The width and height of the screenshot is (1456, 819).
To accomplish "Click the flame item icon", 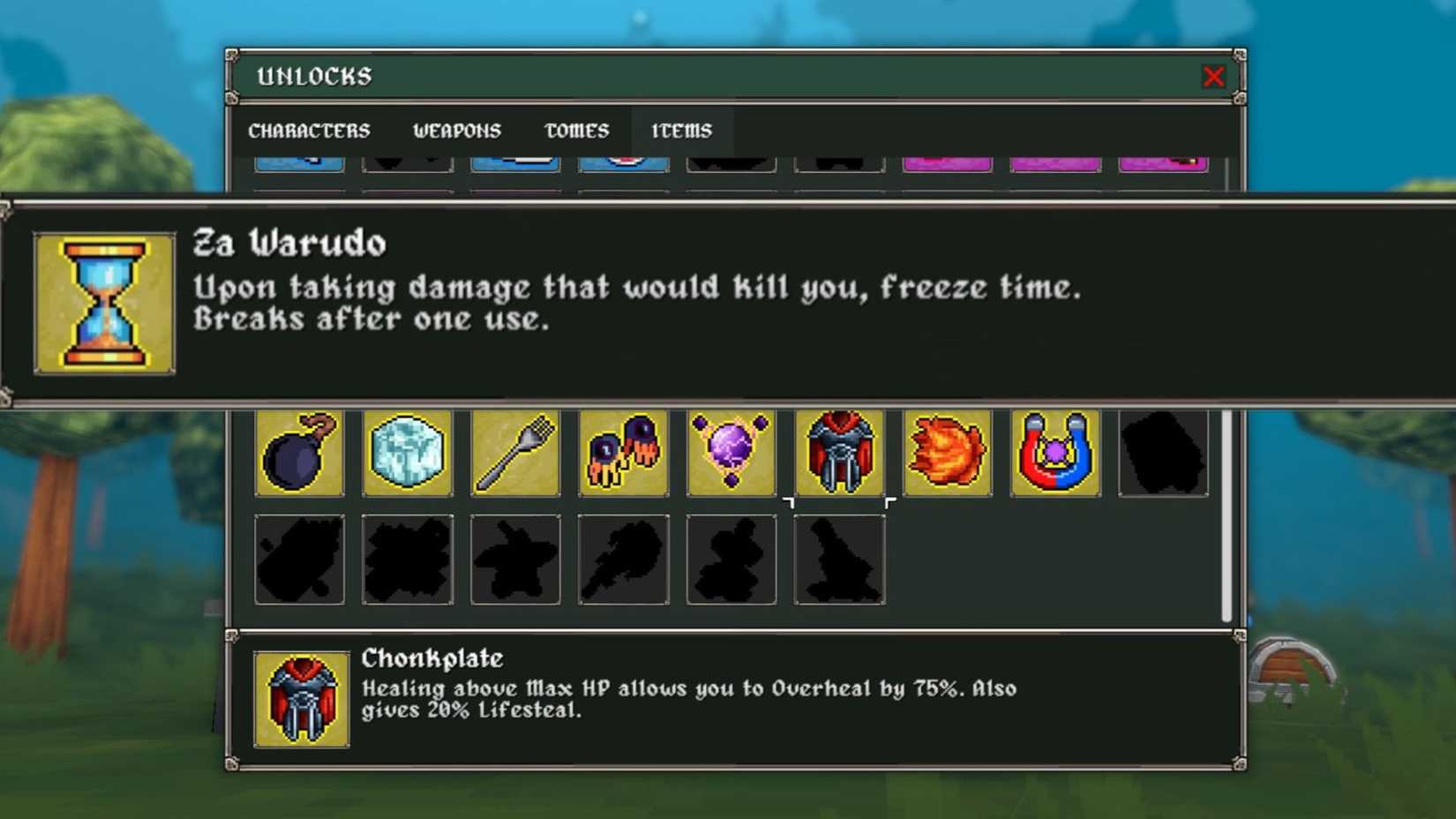I will 947,454.
